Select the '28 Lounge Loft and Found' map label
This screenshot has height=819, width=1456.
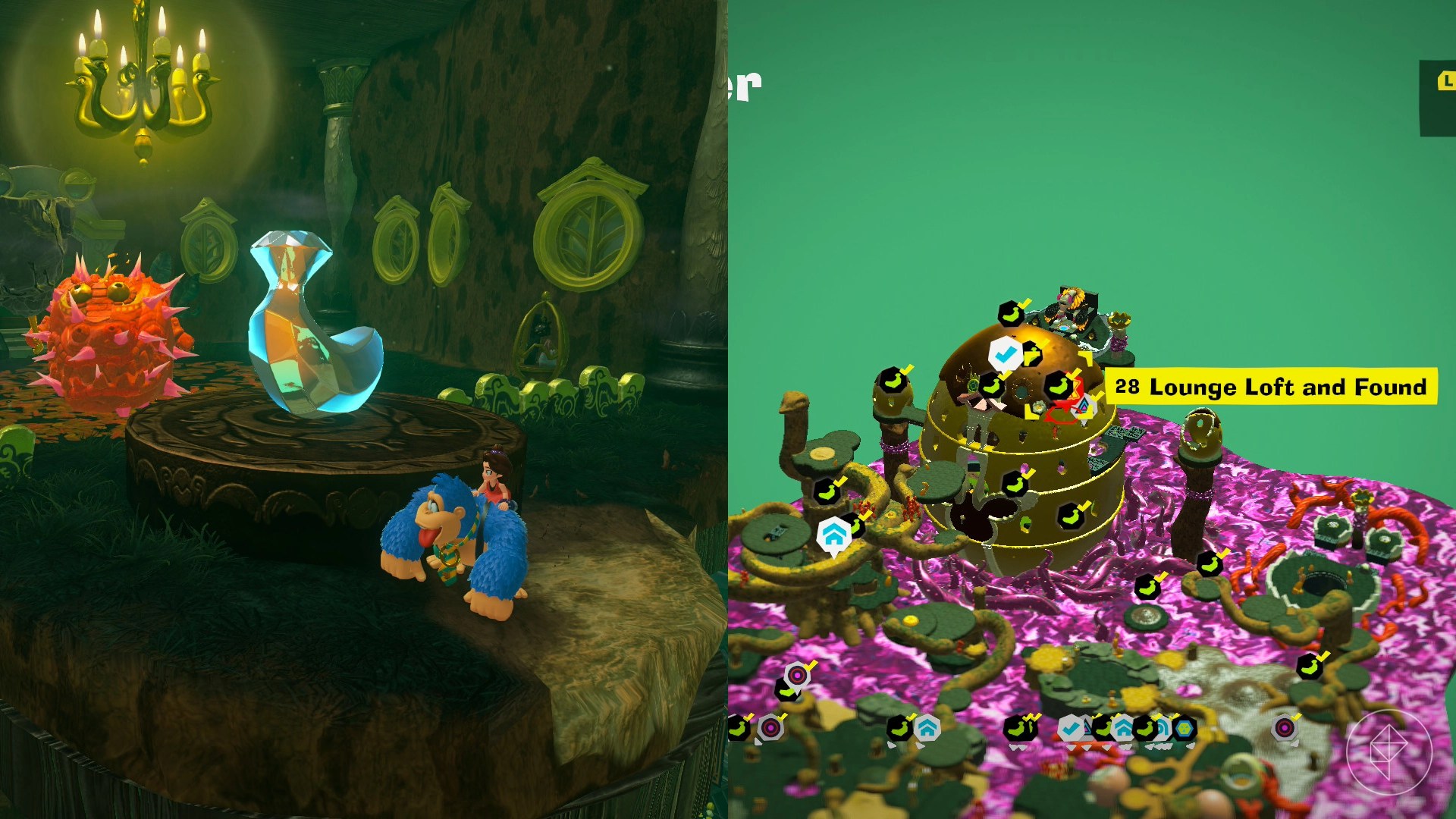pyautogui.click(x=1270, y=387)
